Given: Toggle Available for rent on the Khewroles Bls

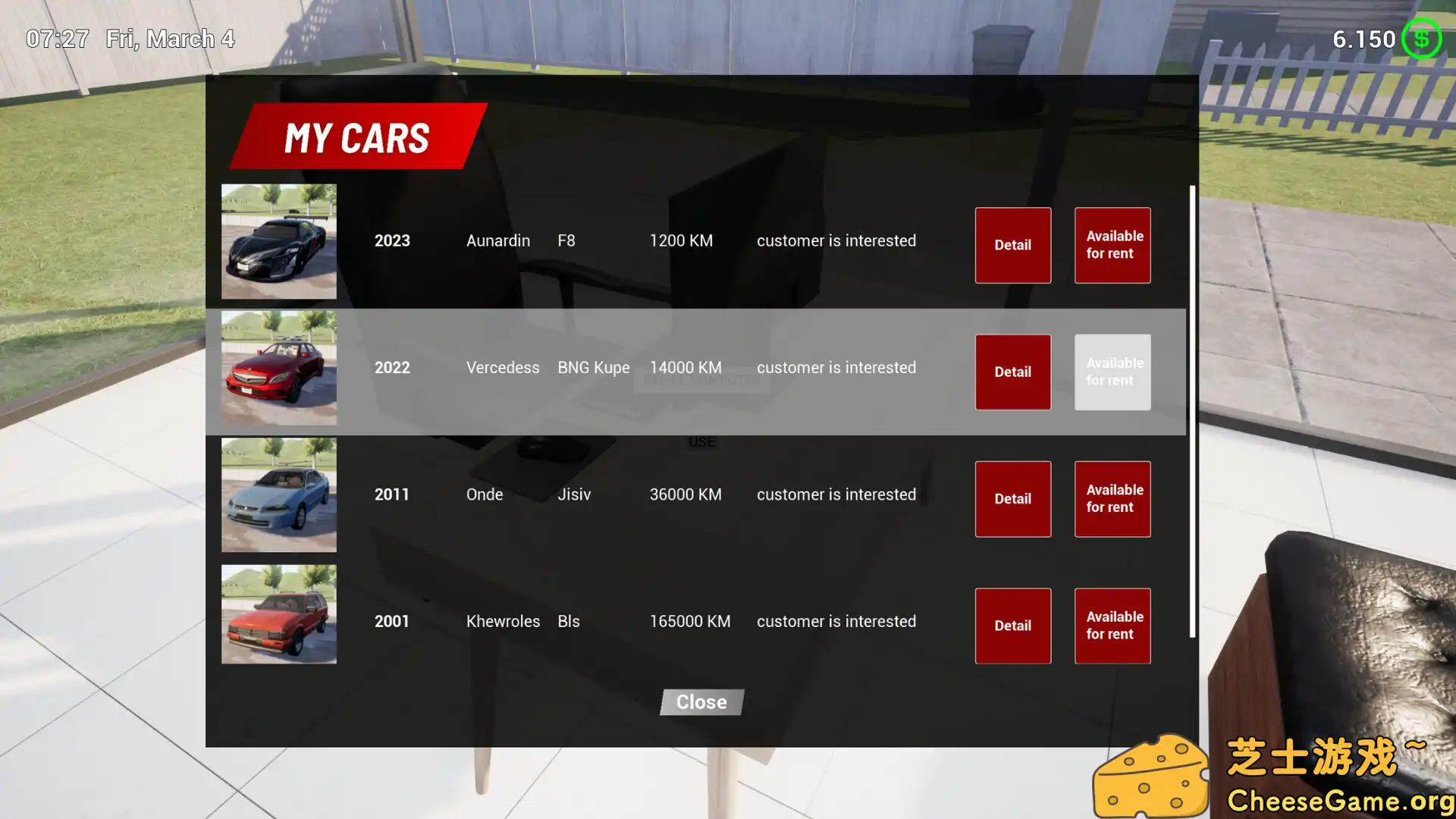Looking at the screenshot, I should coord(1112,625).
